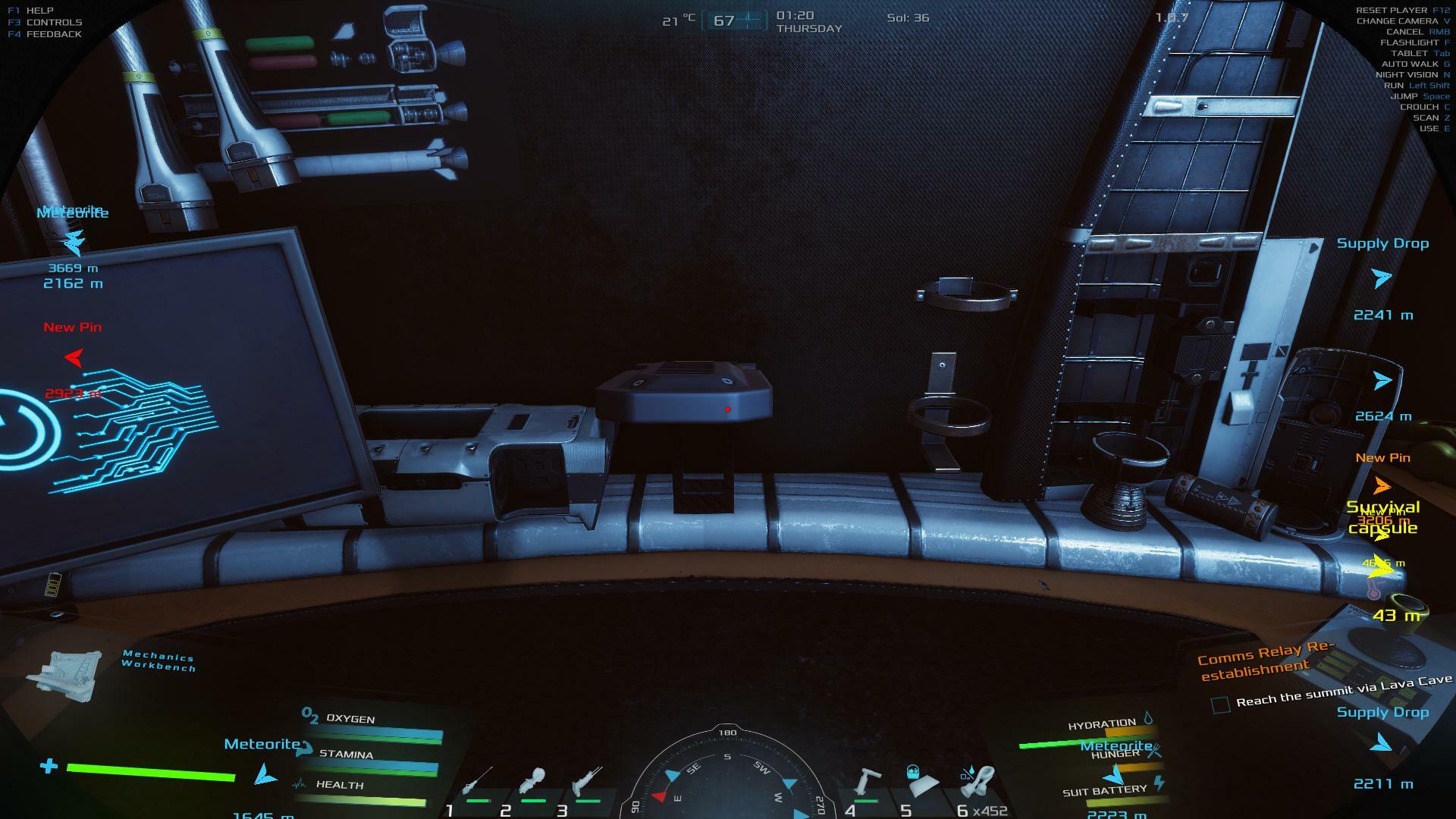The image size is (1456, 819).
Task: Select the Supply Drop marker at 2211 m
Action: click(1382, 744)
